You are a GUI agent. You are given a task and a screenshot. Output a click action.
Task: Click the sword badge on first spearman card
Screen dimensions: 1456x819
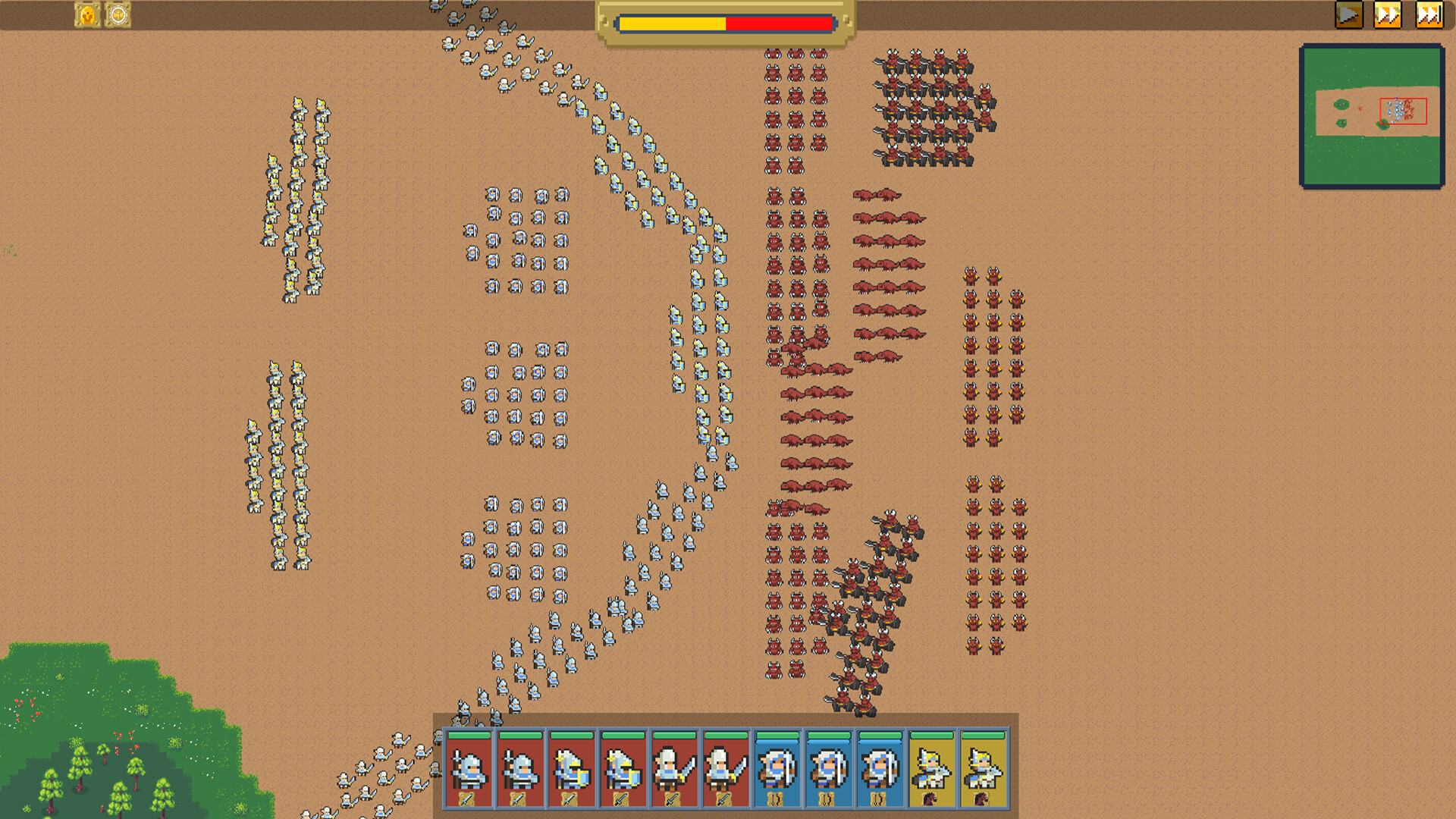469,799
